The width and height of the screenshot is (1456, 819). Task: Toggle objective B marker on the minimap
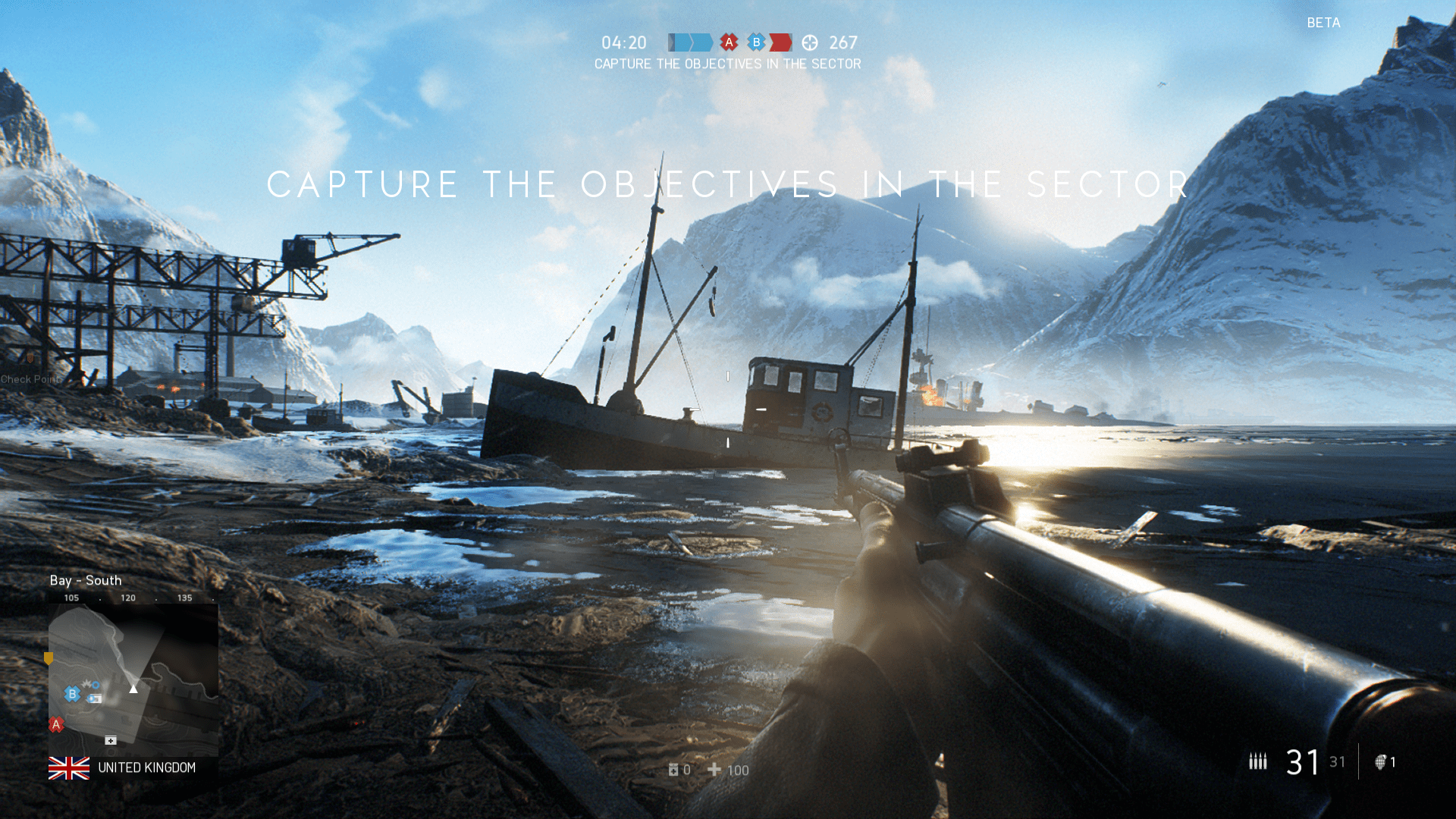[72, 693]
